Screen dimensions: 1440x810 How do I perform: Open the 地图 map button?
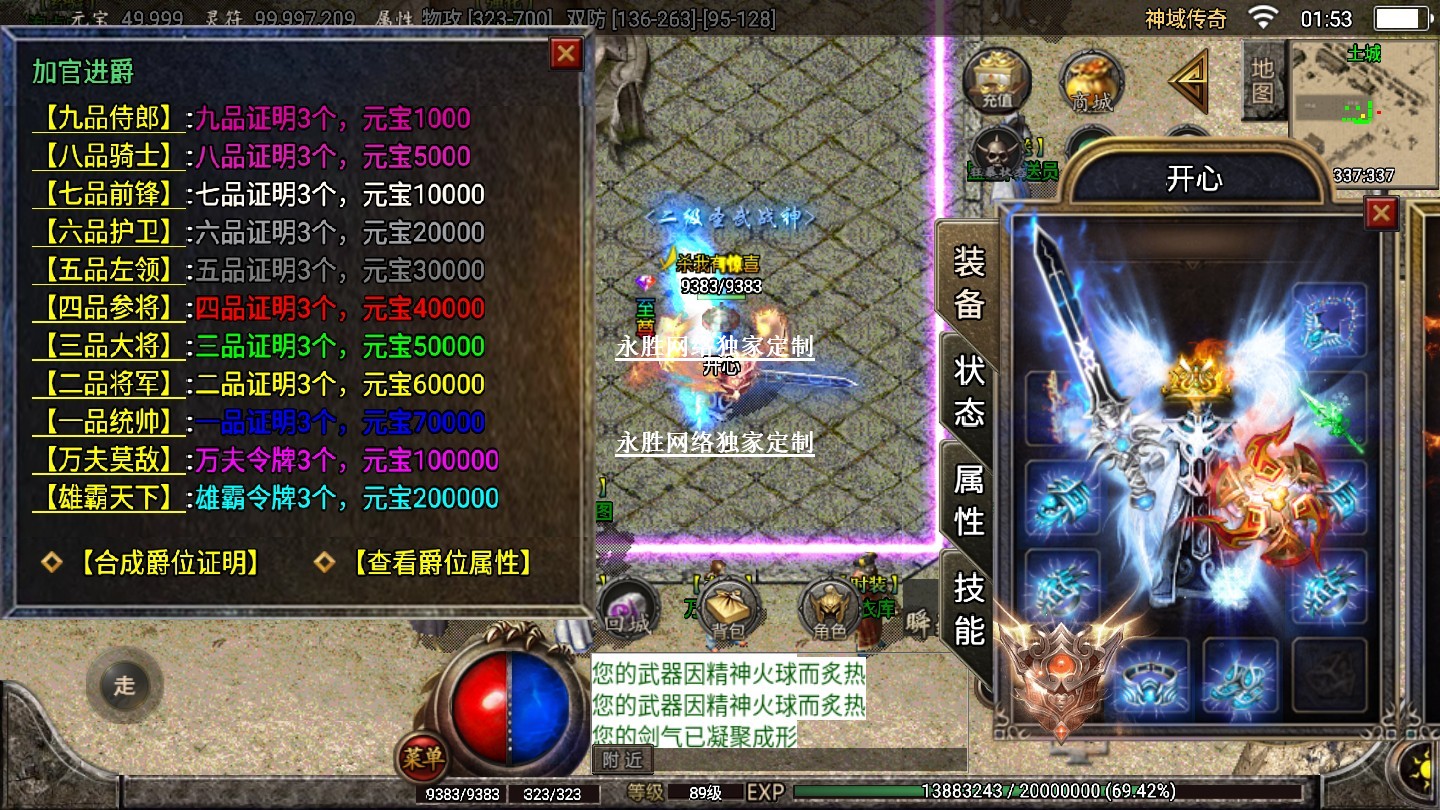[1263, 80]
